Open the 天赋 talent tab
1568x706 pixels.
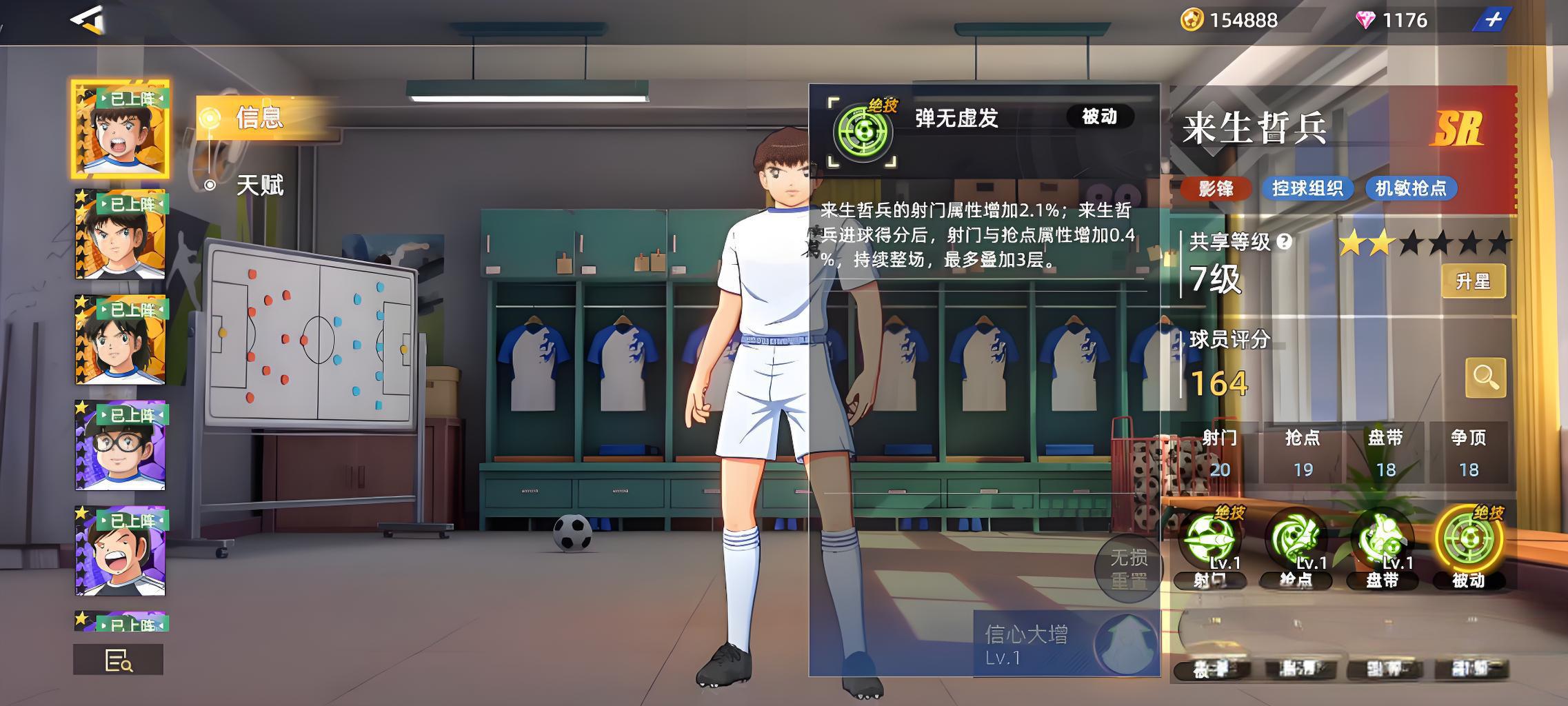[259, 185]
